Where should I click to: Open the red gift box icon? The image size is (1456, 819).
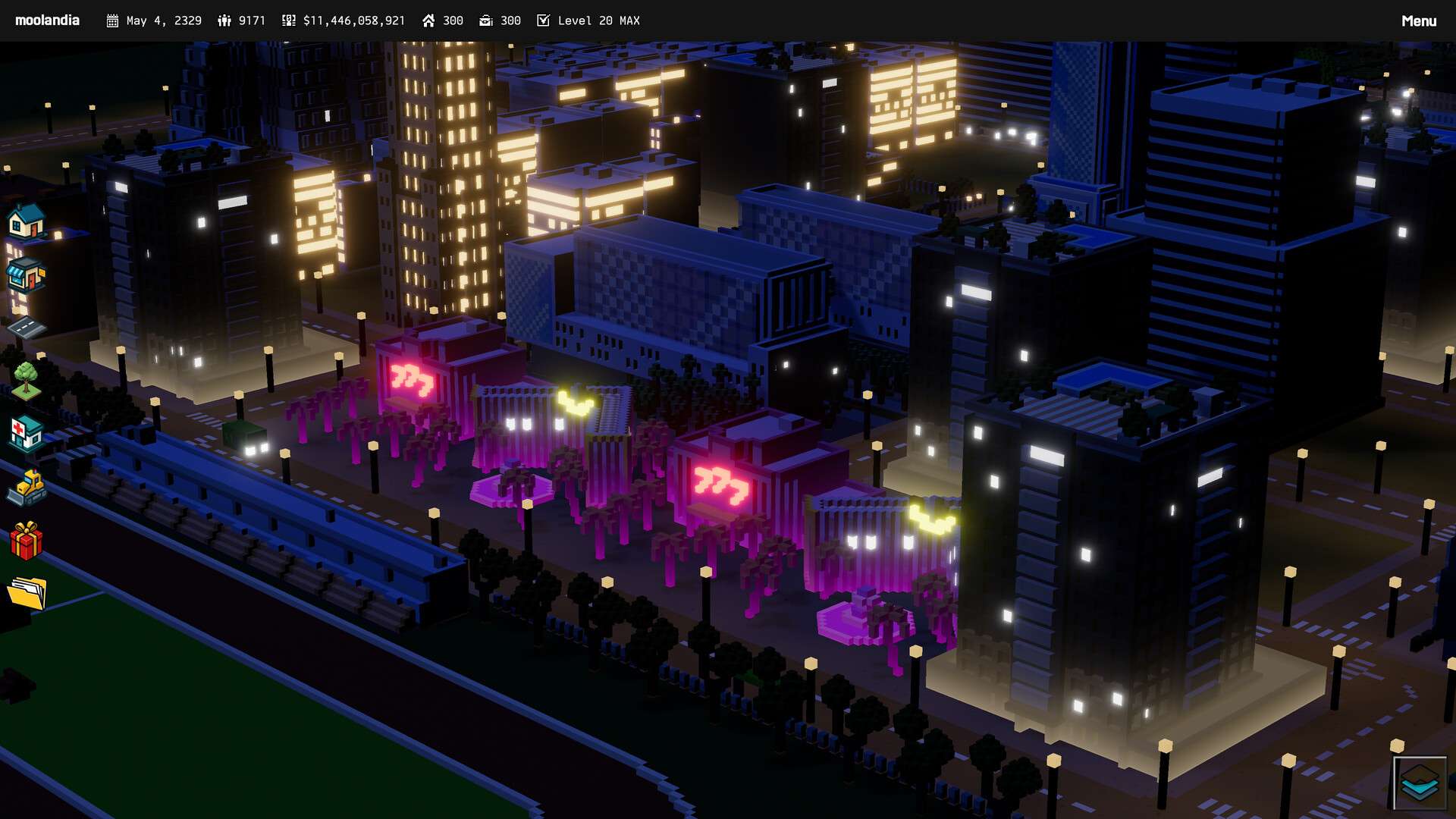tap(26, 540)
